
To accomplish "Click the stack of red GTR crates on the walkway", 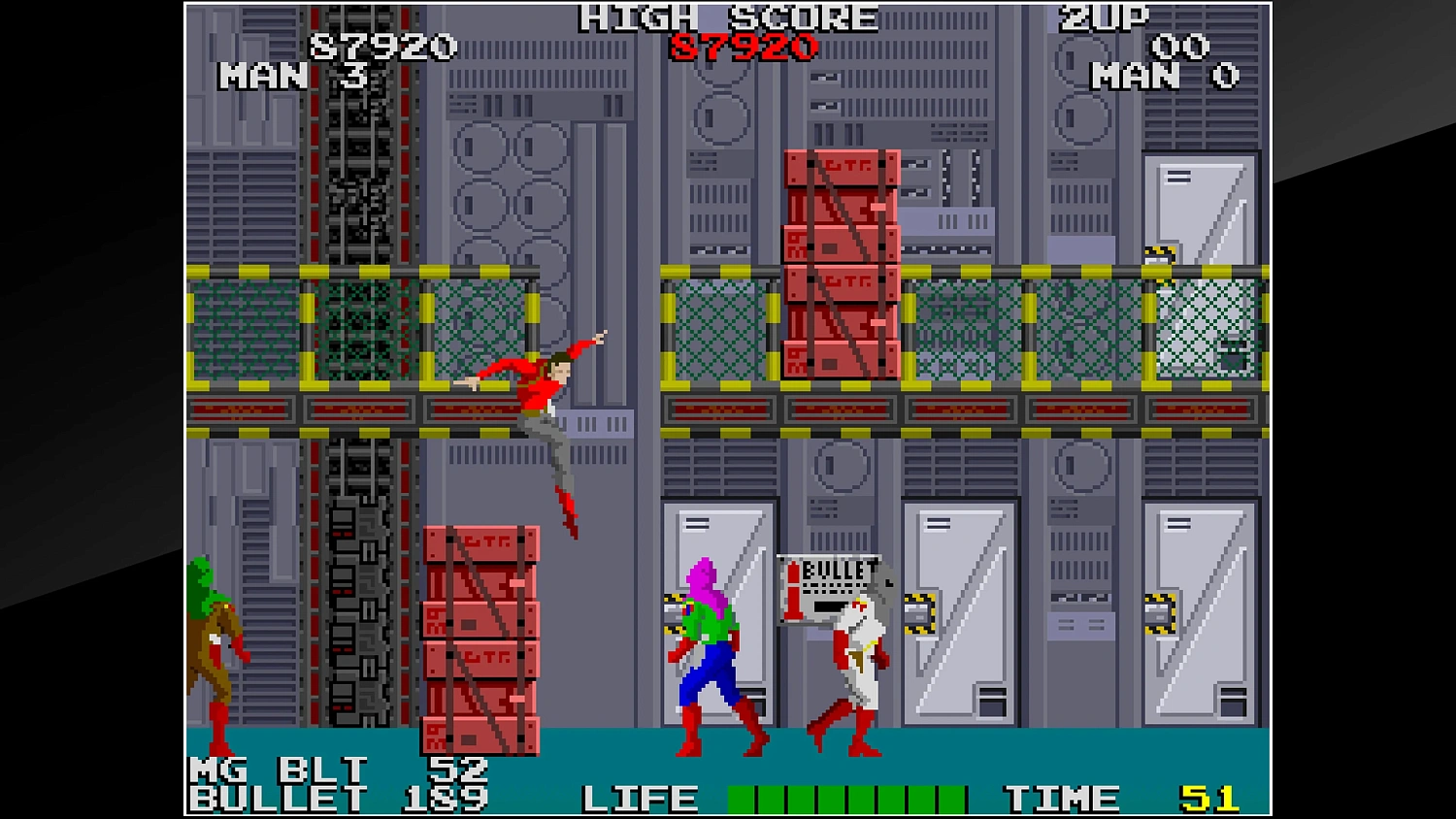I will [x=840, y=262].
